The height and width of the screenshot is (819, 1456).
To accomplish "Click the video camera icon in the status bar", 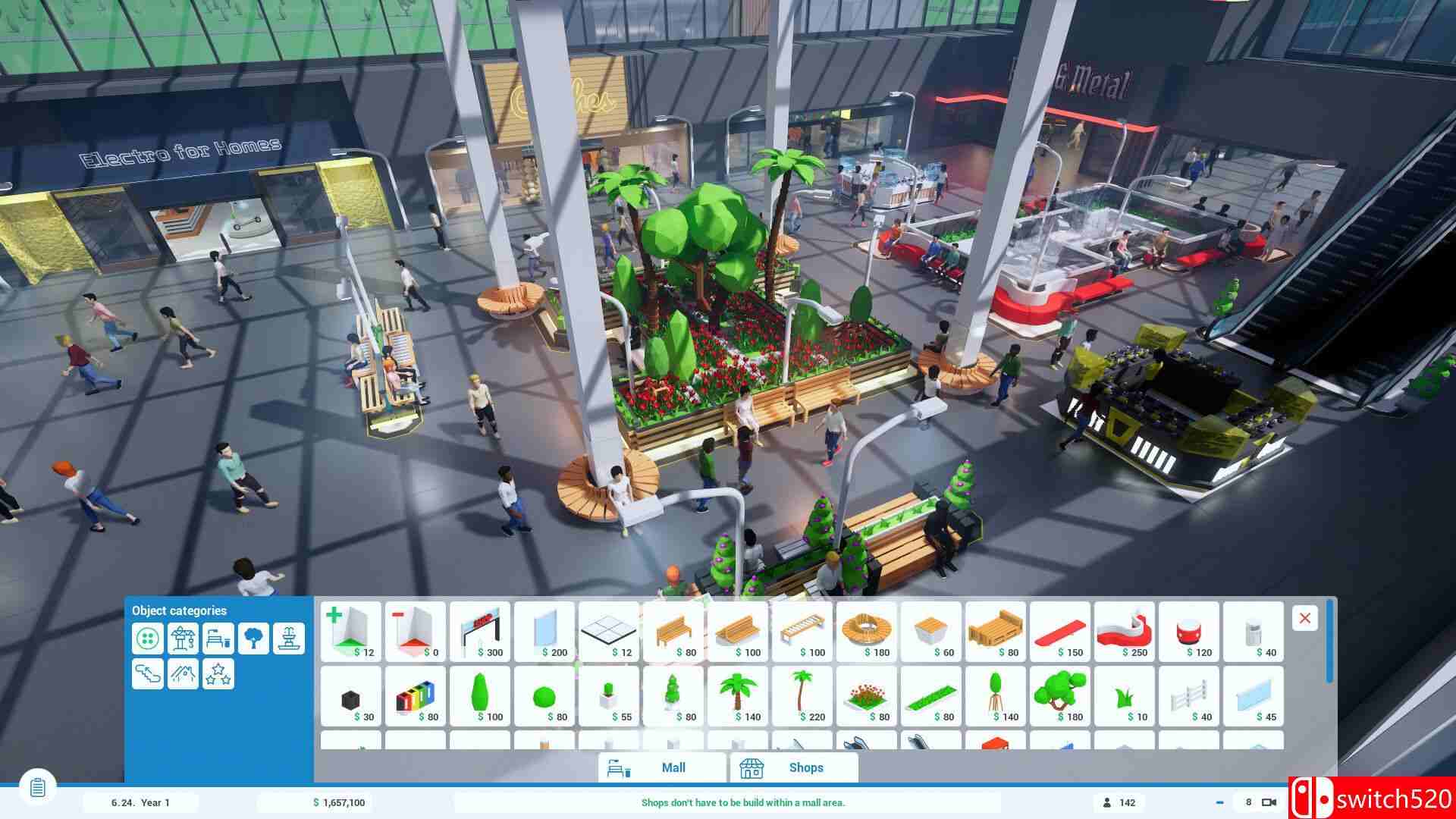I will [x=1269, y=802].
